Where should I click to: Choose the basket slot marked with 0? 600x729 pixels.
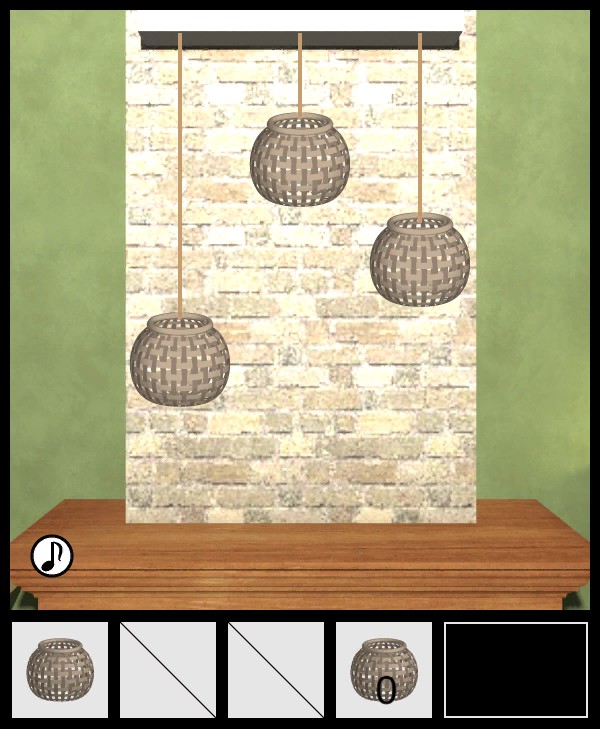(x=384, y=669)
